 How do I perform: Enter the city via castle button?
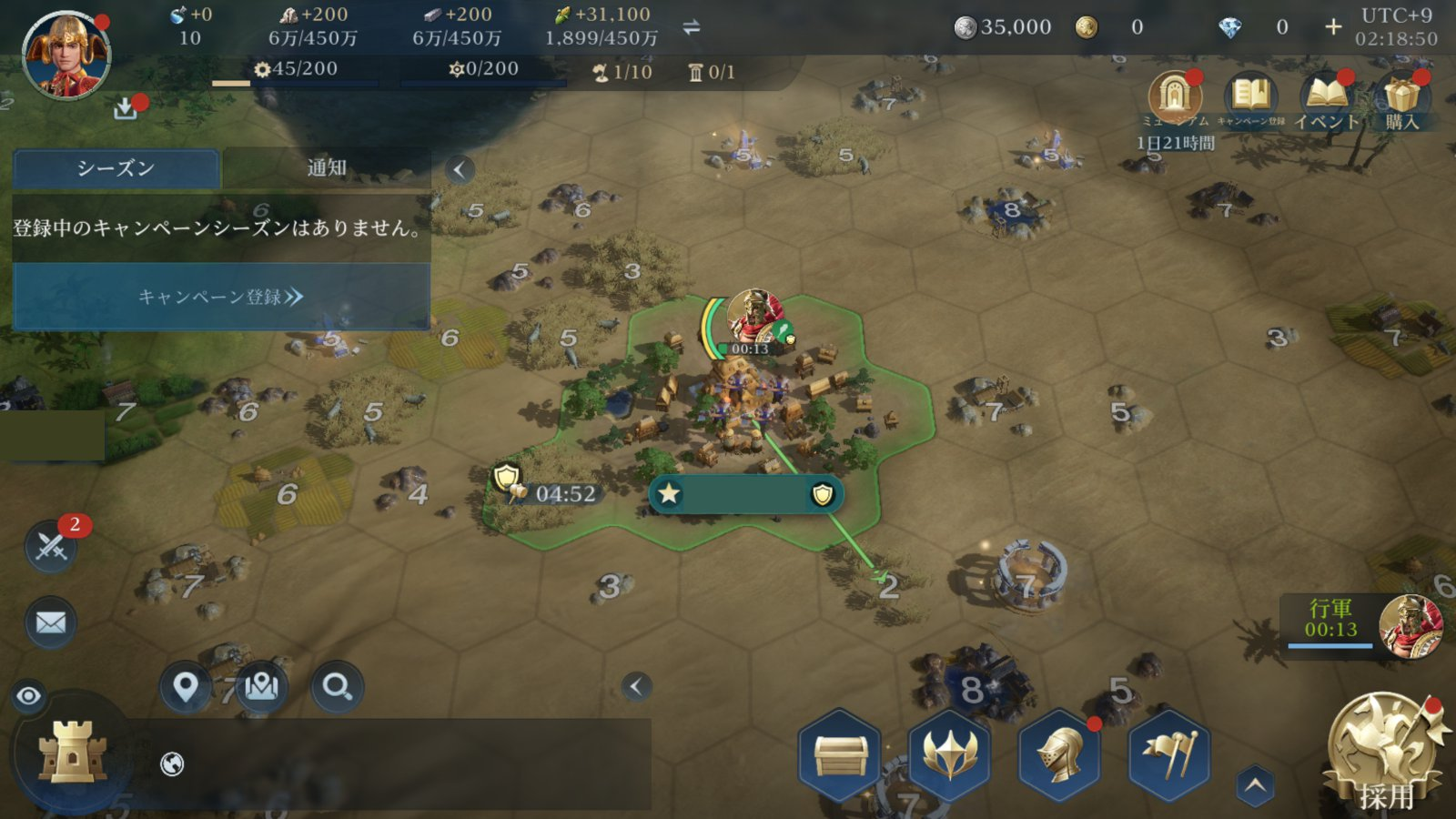pos(73,753)
